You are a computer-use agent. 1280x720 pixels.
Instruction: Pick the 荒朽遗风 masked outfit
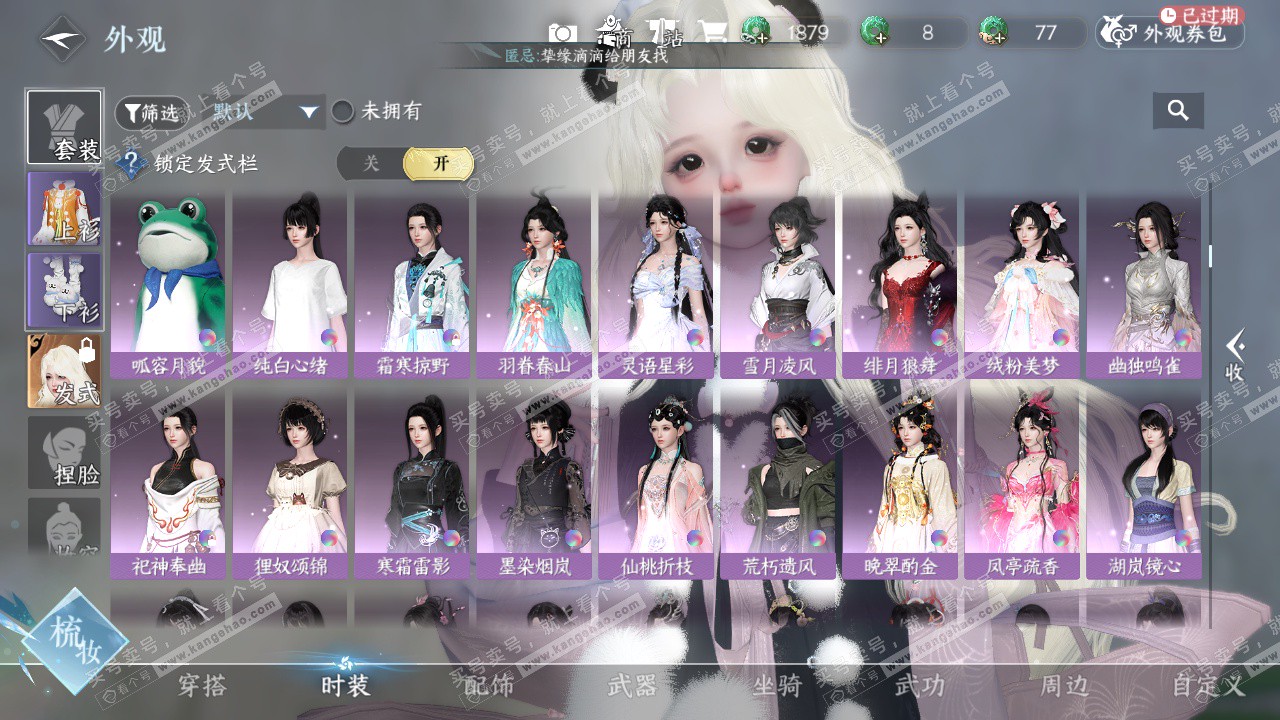click(780, 487)
